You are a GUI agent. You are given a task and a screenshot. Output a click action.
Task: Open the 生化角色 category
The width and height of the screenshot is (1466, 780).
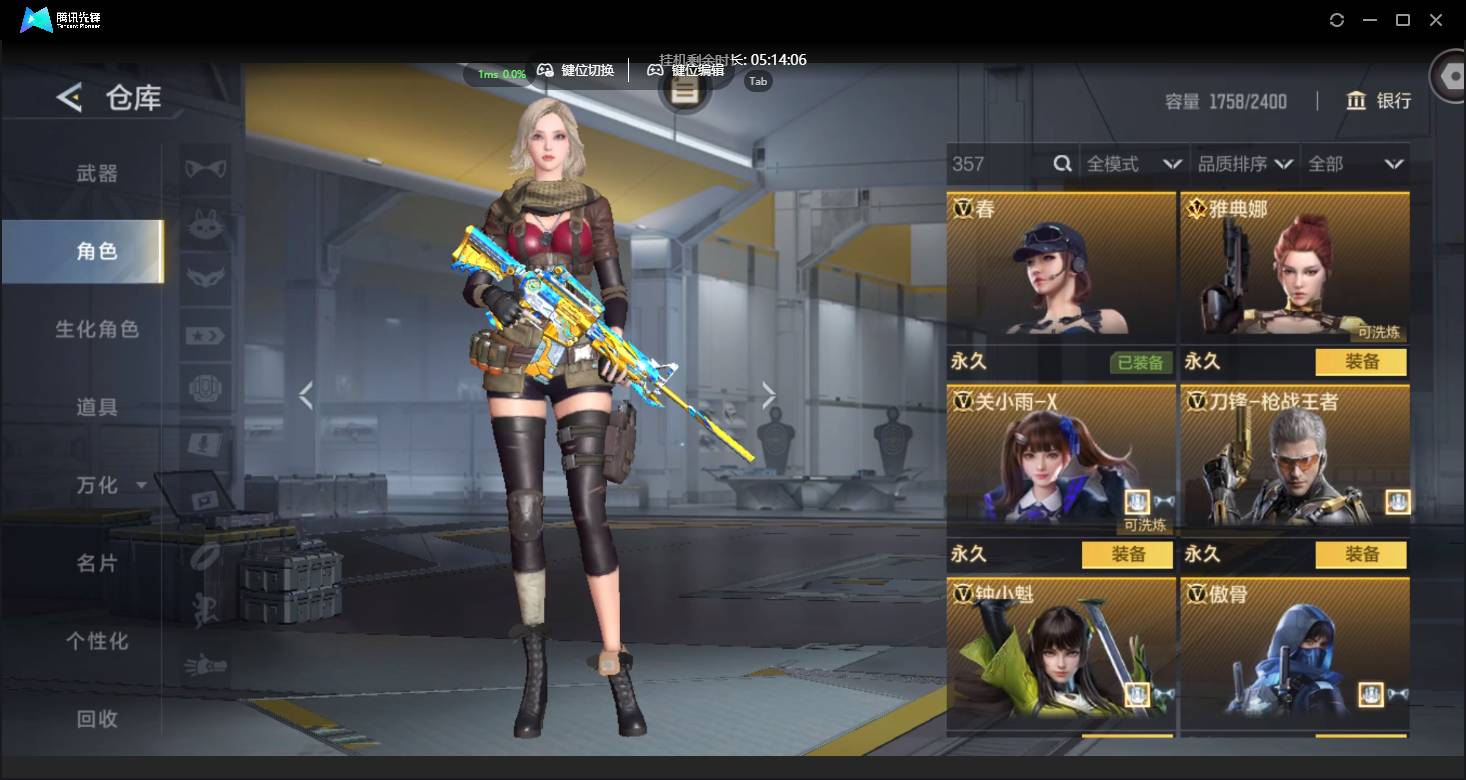coord(97,329)
